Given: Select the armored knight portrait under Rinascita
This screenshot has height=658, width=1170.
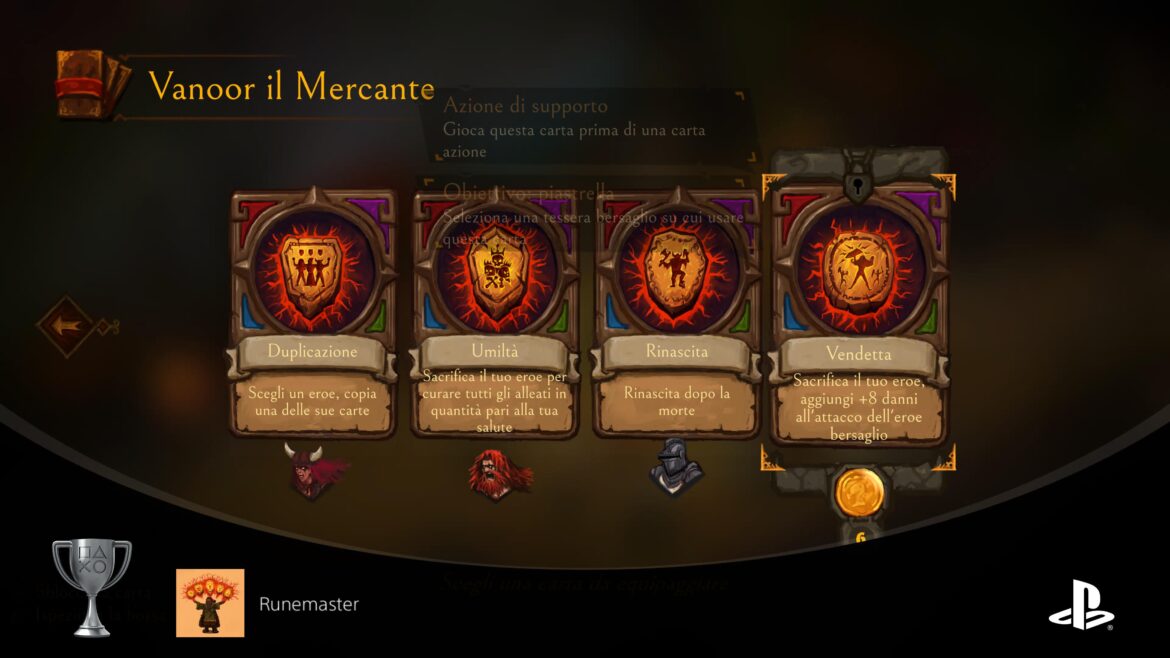Looking at the screenshot, I should tap(674, 467).
